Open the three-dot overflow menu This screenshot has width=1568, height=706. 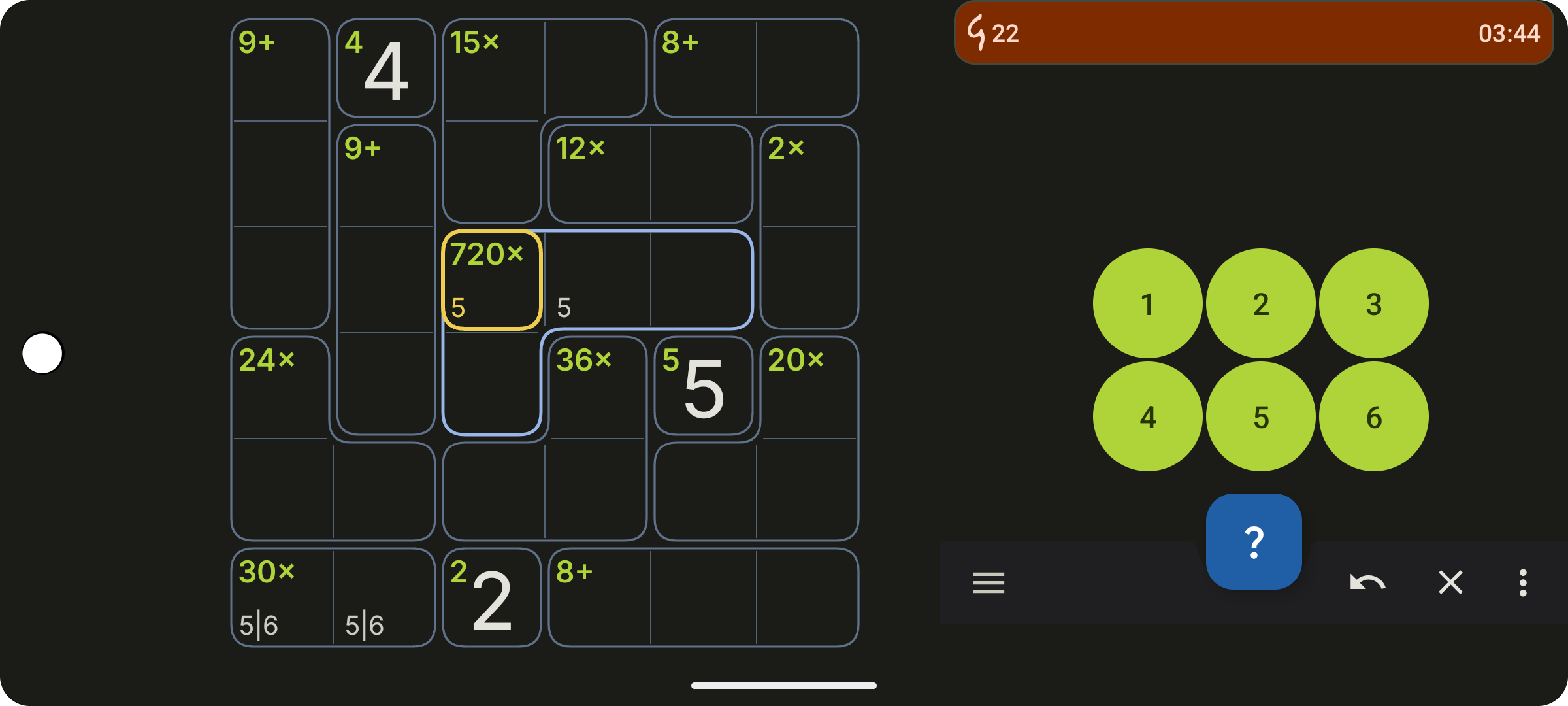(x=1522, y=582)
